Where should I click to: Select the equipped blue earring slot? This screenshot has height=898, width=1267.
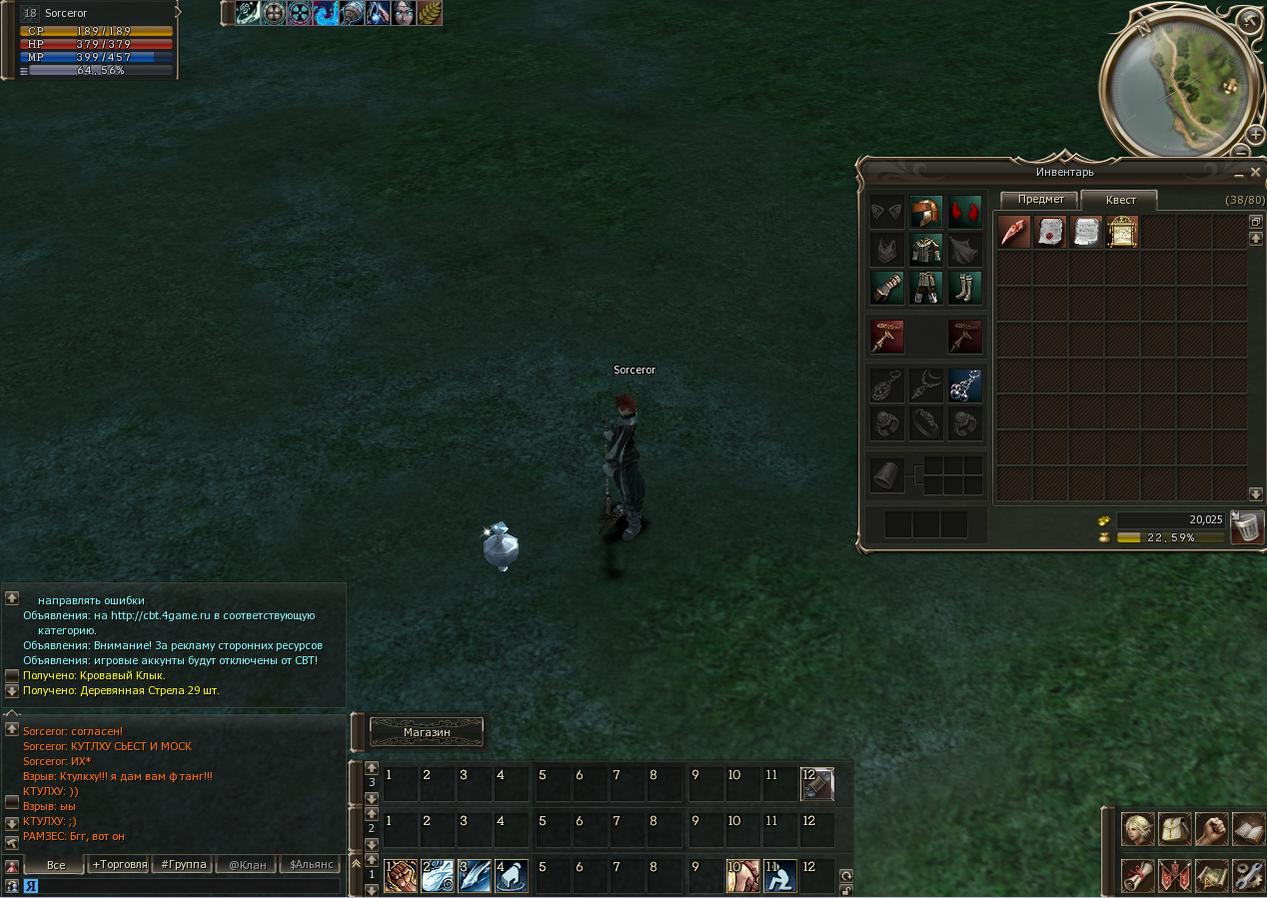click(965, 385)
